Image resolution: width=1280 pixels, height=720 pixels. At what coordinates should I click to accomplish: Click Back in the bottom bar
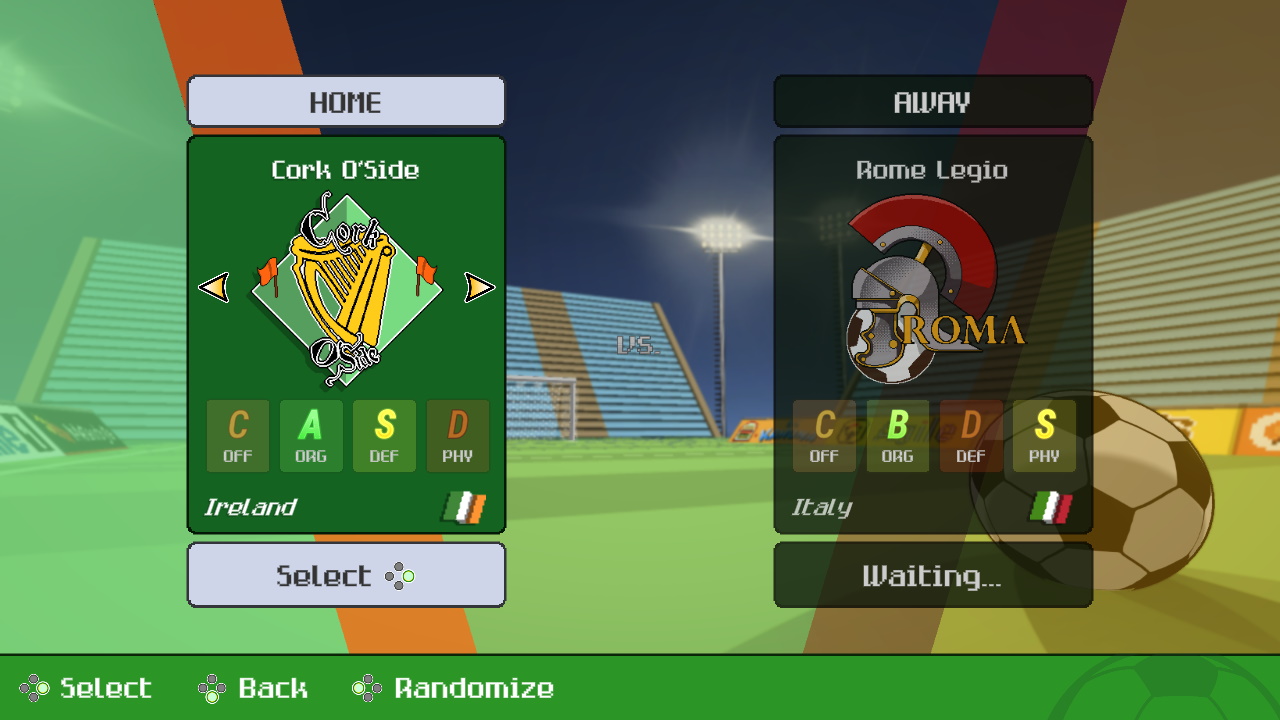(272, 689)
